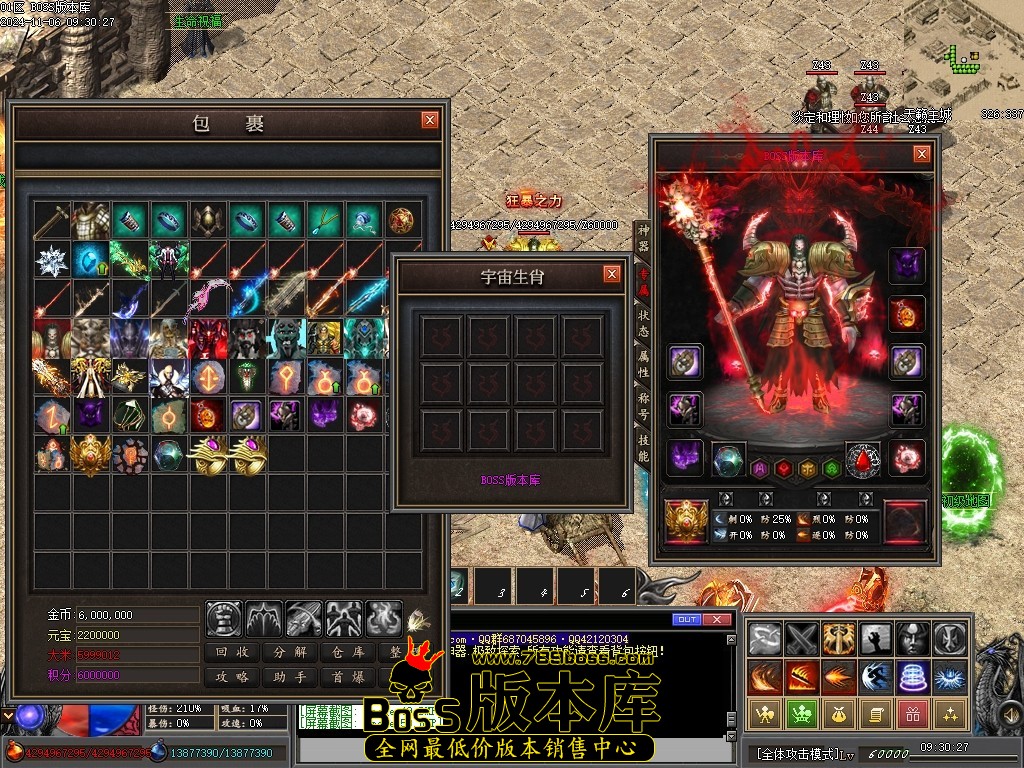
Task: Open the gold money bag icon
Action: [833, 714]
